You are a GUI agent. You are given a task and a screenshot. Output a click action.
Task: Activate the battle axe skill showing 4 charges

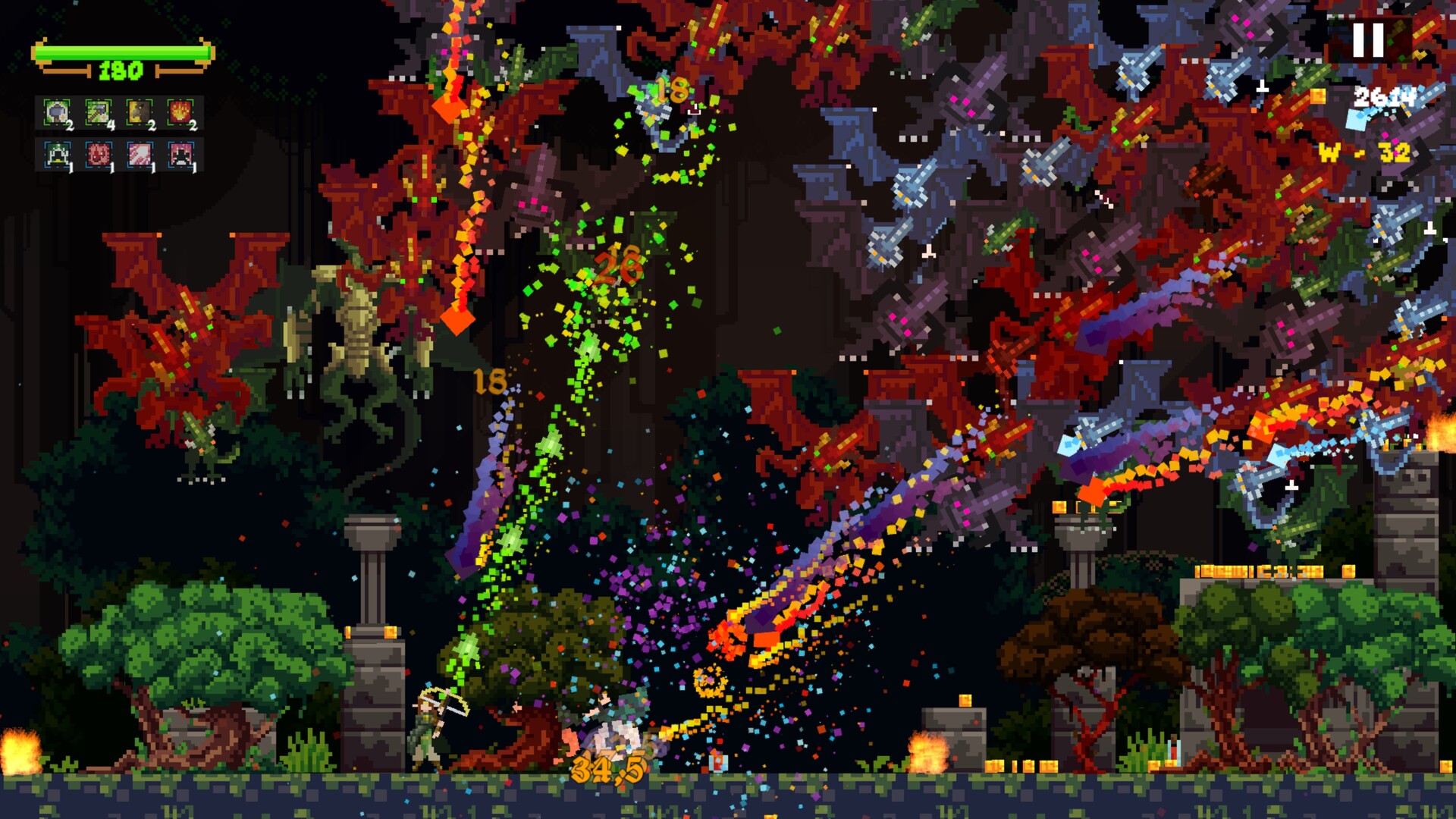pyautogui.click(x=98, y=111)
